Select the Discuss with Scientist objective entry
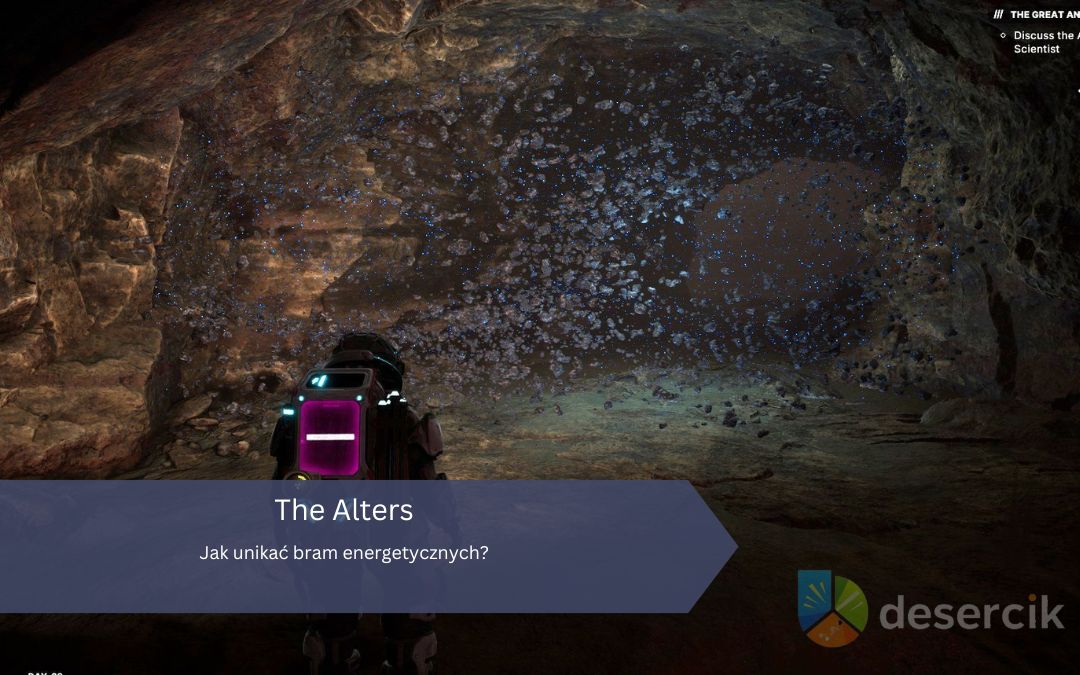This screenshot has width=1080, height=675. pos(1044,42)
